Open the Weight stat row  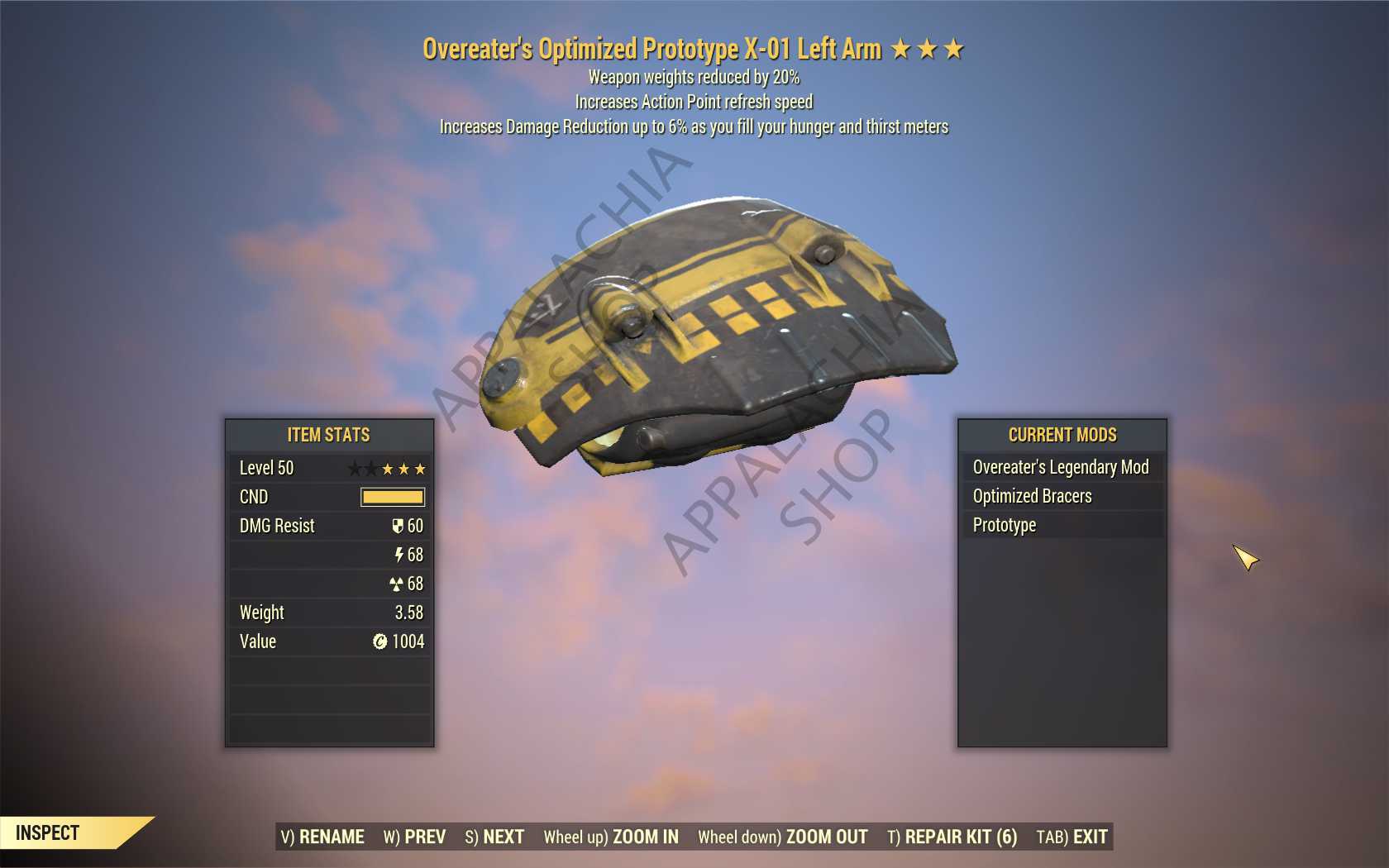click(329, 613)
